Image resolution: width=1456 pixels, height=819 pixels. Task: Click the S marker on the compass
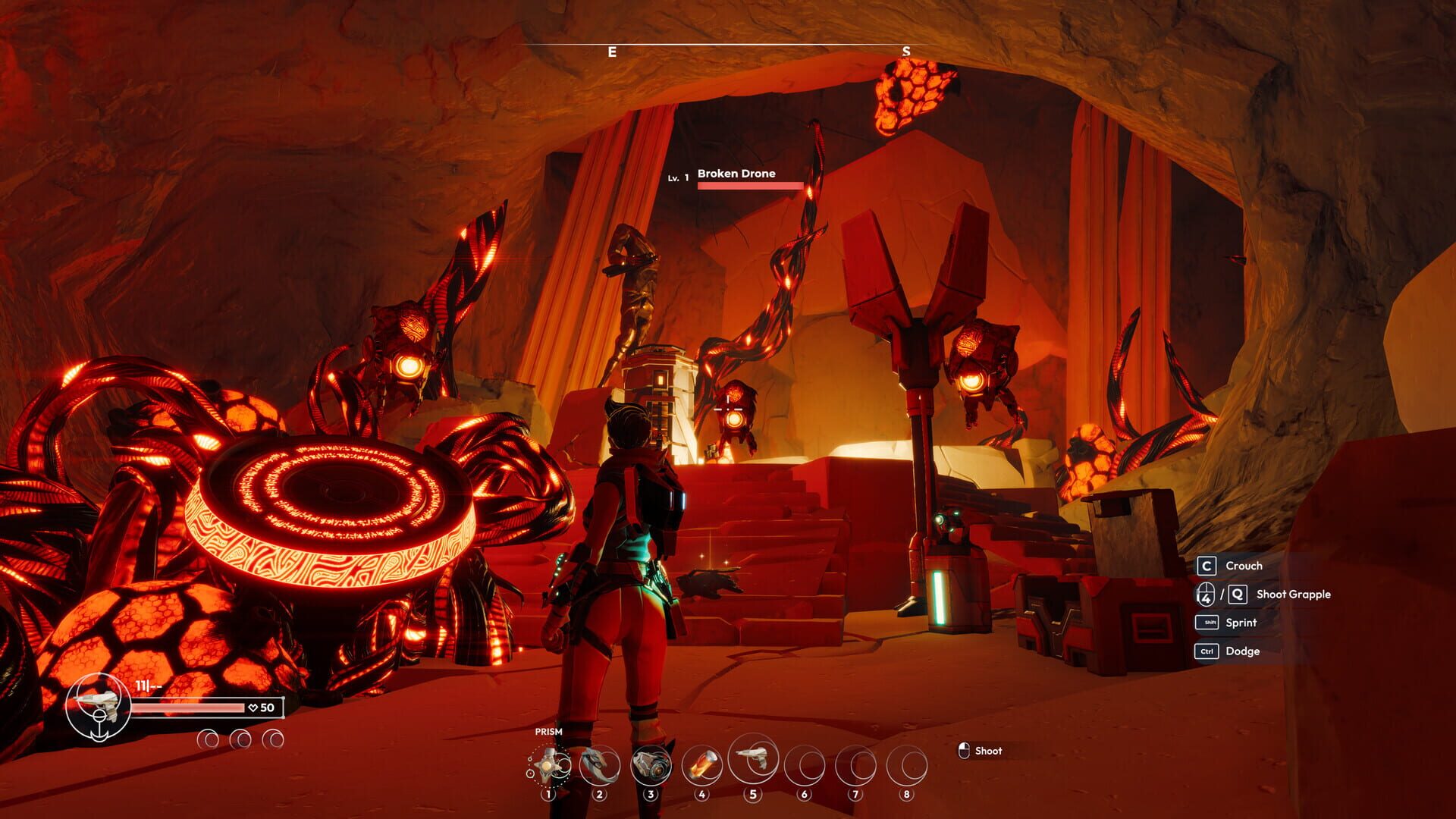[905, 52]
